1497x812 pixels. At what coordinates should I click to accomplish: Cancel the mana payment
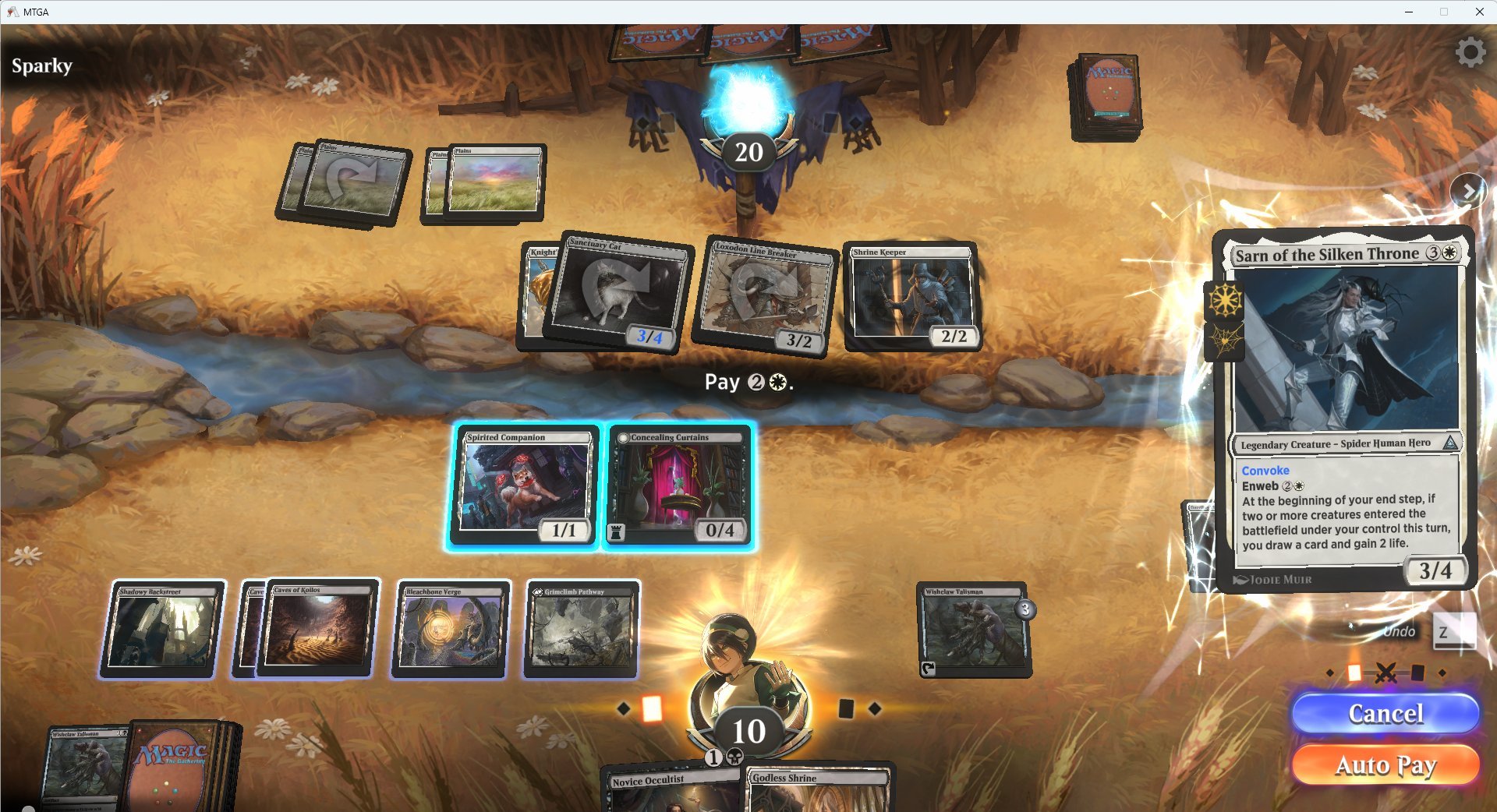pyautogui.click(x=1385, y=713)
